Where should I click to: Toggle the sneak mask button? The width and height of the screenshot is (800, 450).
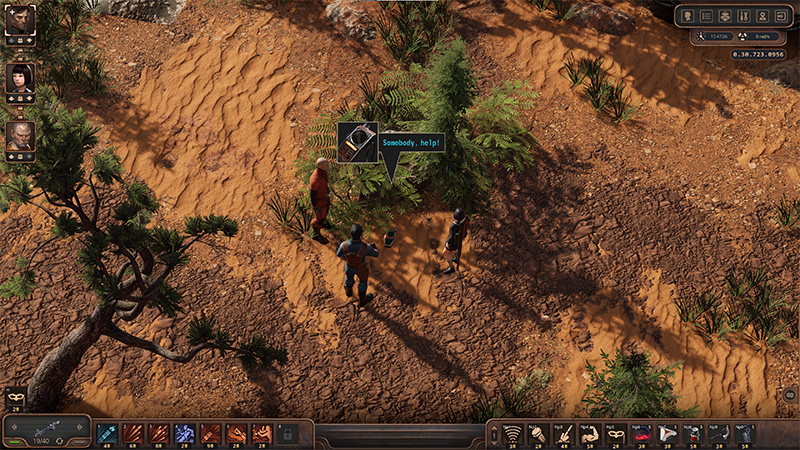15,397
